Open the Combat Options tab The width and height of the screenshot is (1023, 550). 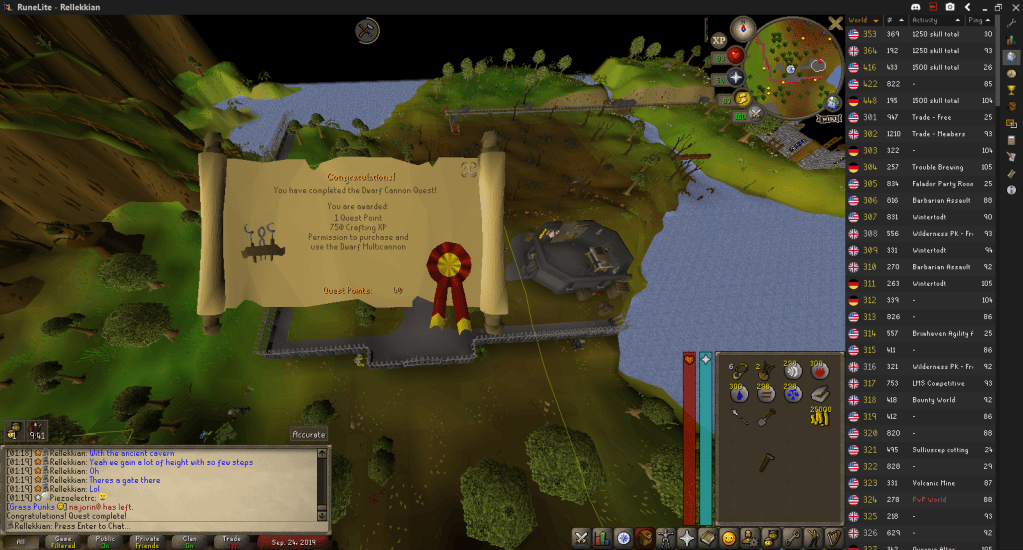click(x=582, y=538)
